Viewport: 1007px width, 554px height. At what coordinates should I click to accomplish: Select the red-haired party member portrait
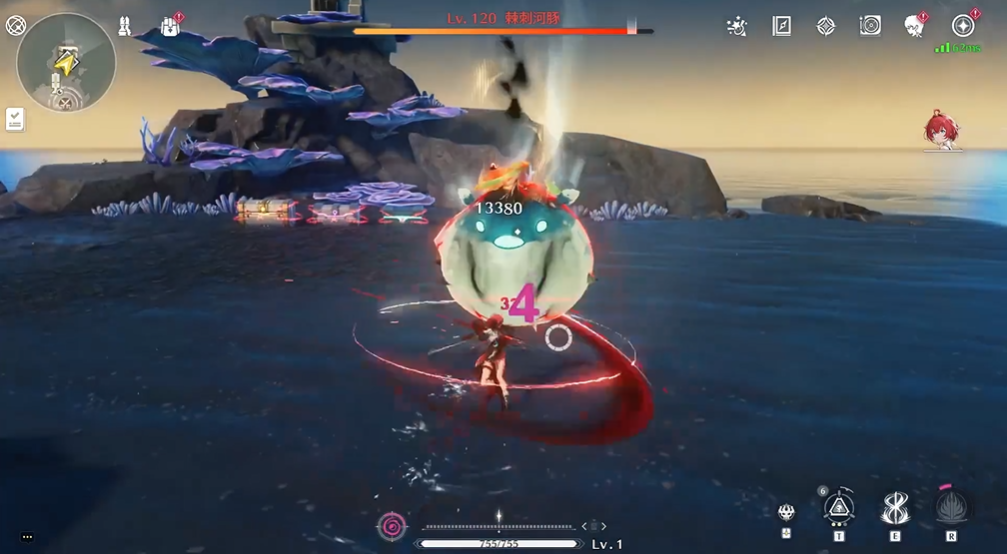coord(942,130)
